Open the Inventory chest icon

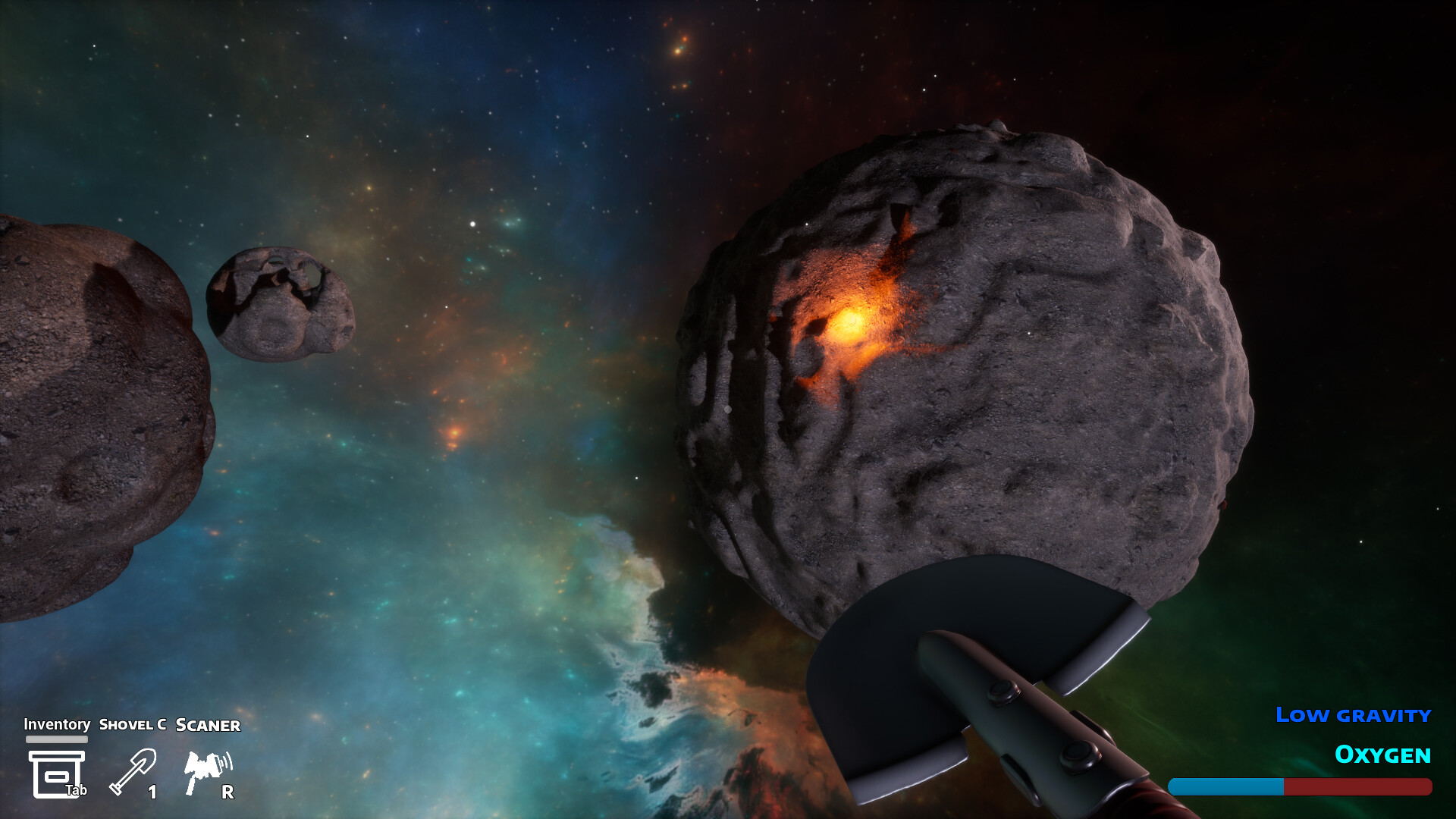[56, 773]
